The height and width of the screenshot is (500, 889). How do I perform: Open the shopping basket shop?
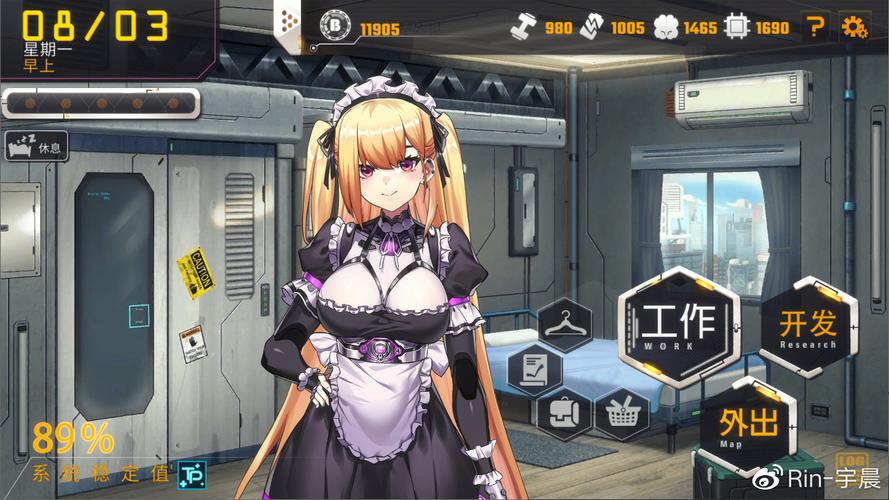coord(621,412)
